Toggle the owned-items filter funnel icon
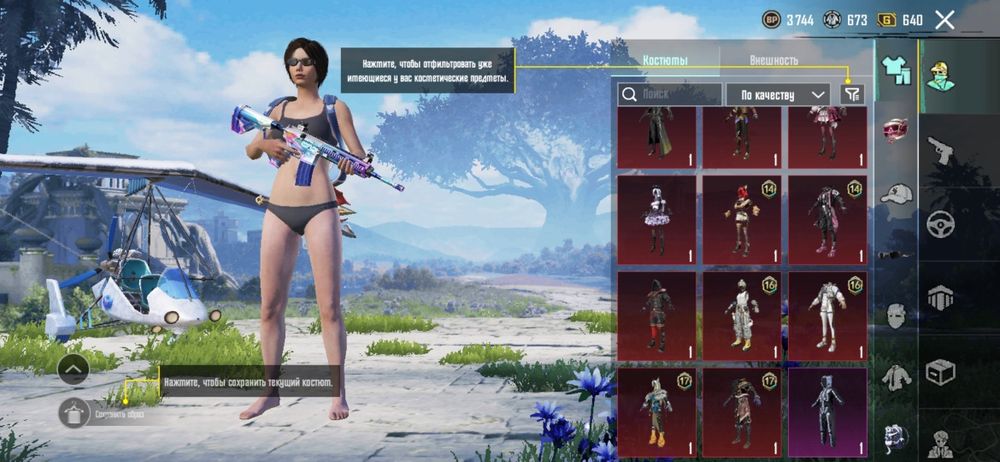Screen dimensions: 1000x462 851,94
